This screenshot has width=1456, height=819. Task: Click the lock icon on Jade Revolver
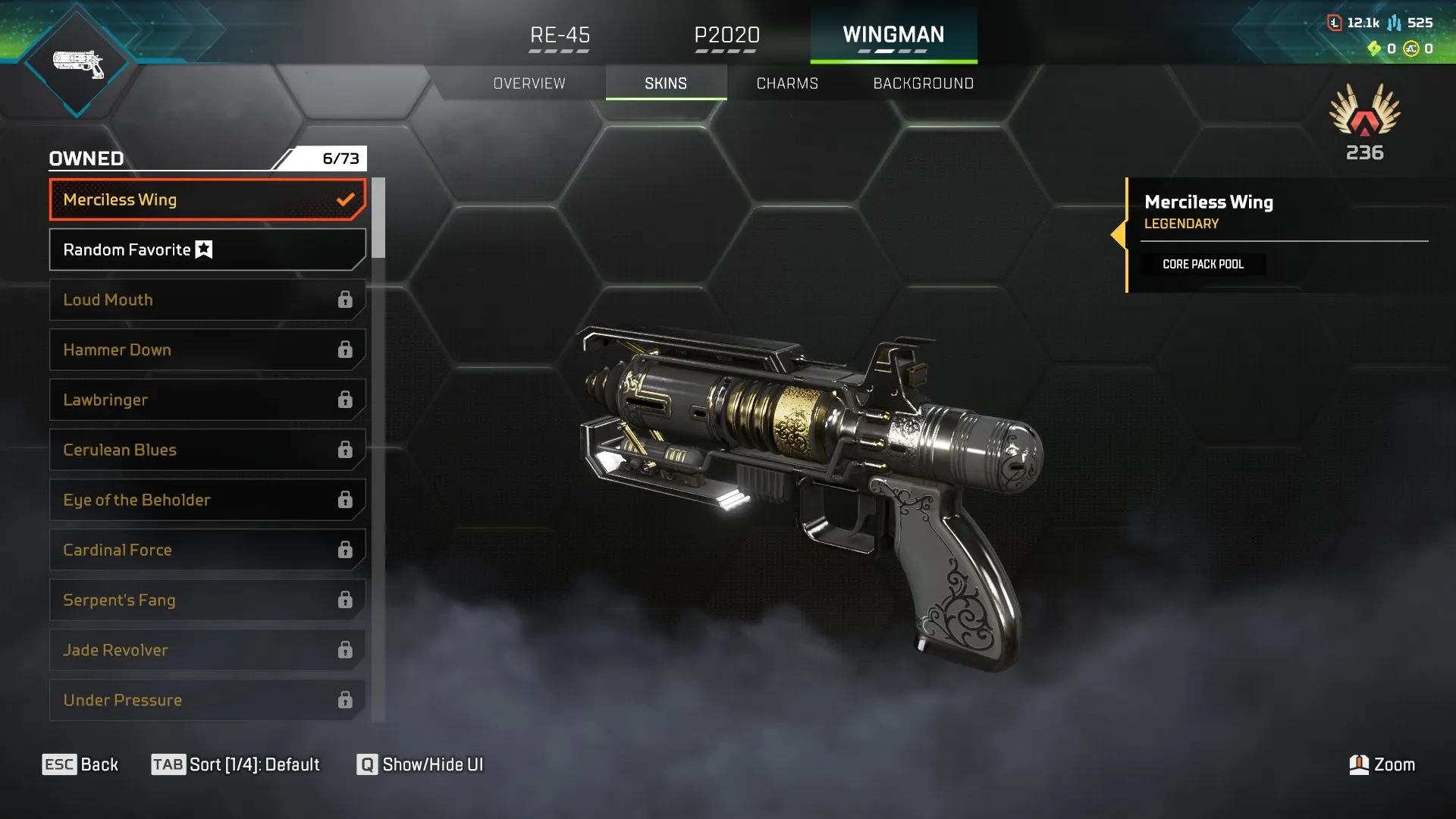point(346,650)
